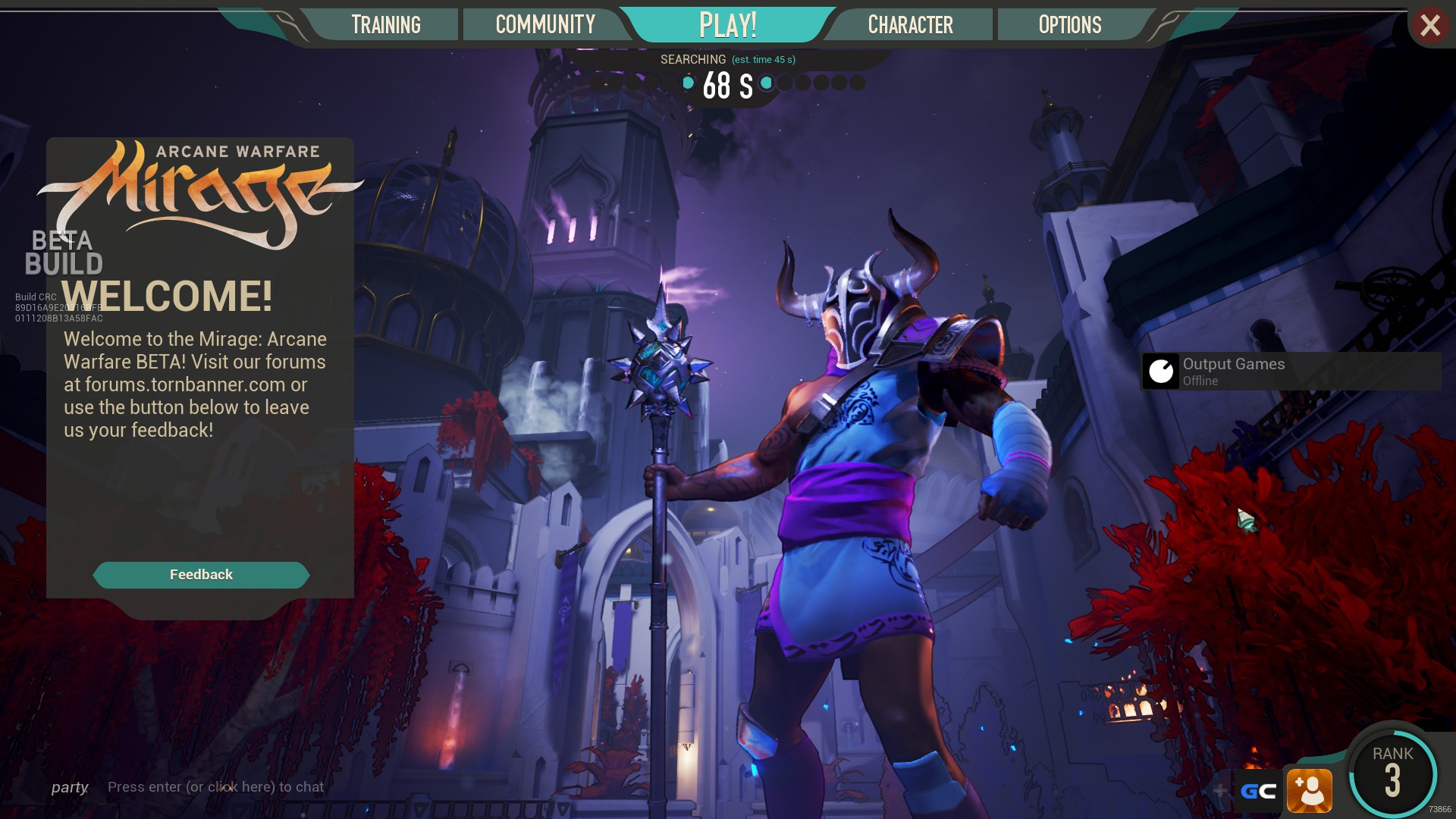Click the orange add friend icon

(x=1310, y=792)
